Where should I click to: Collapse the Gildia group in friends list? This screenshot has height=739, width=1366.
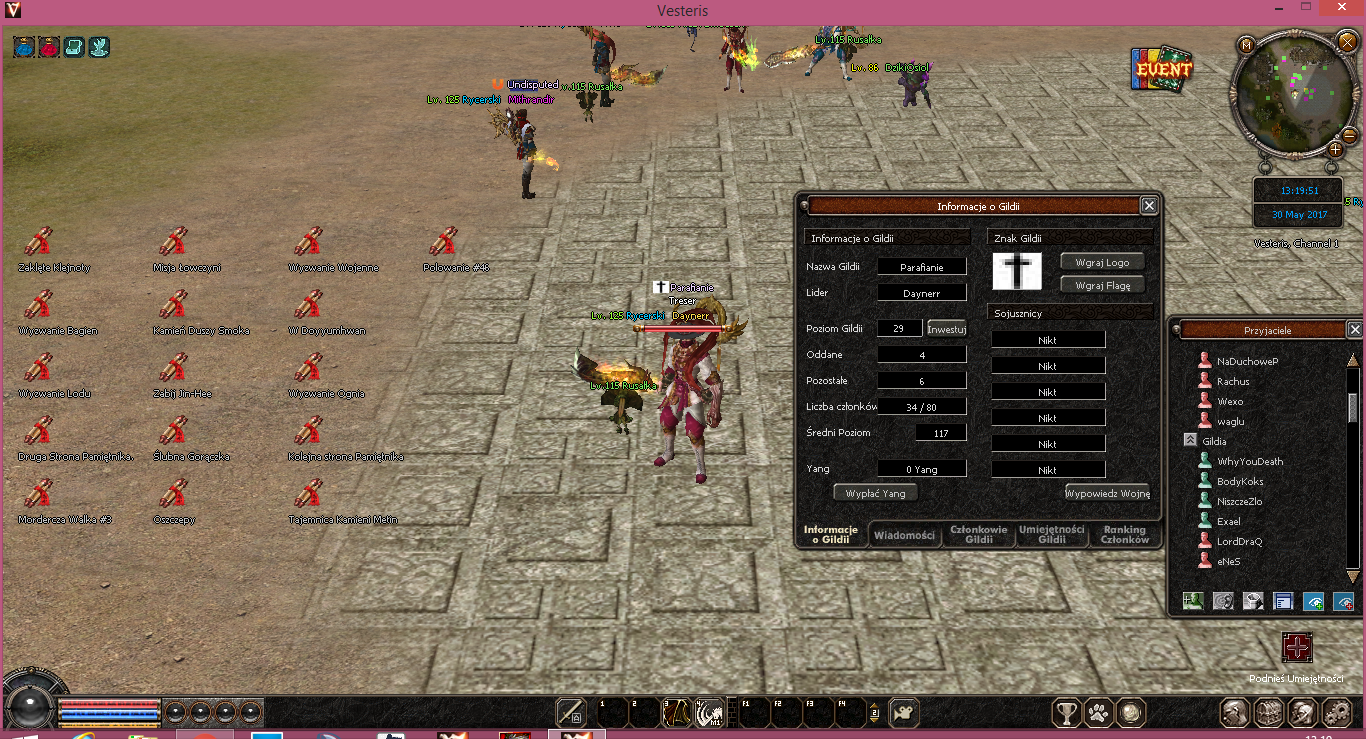1190,441
